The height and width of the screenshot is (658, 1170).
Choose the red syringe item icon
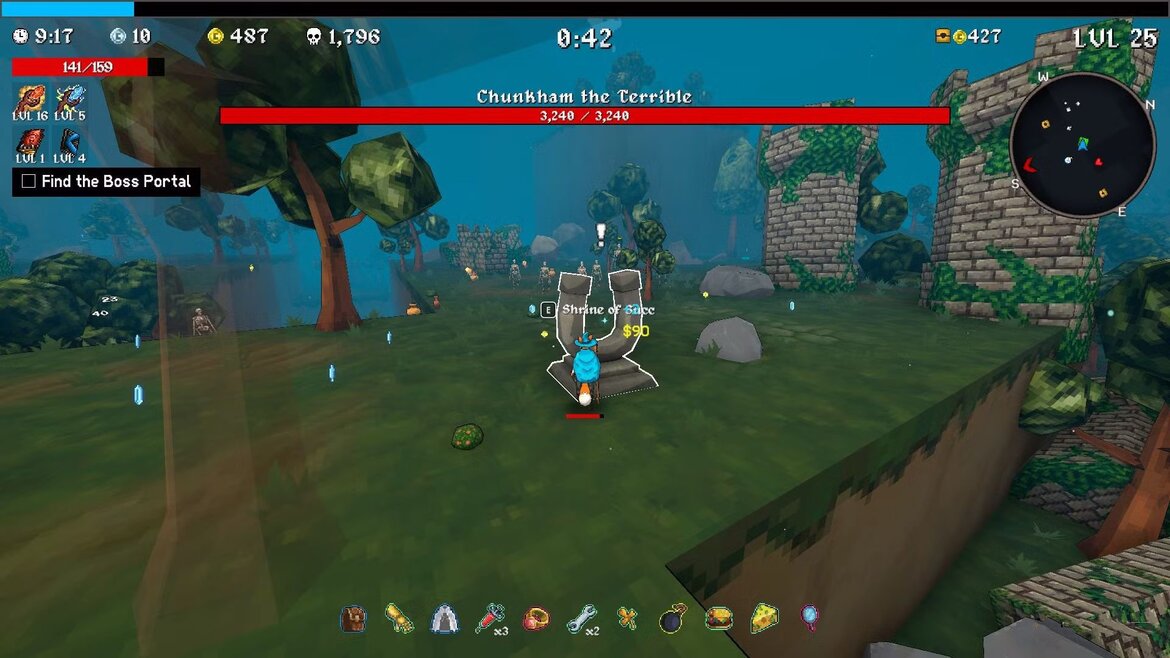[x=490, y=619]
